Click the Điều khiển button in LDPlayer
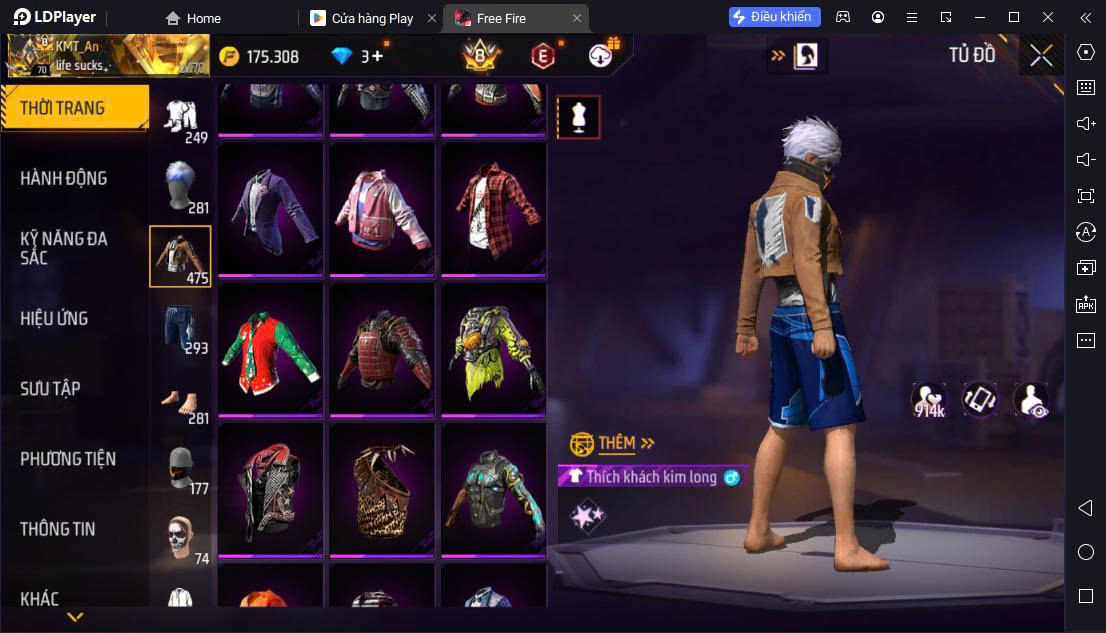 click(x=775, y=17)
